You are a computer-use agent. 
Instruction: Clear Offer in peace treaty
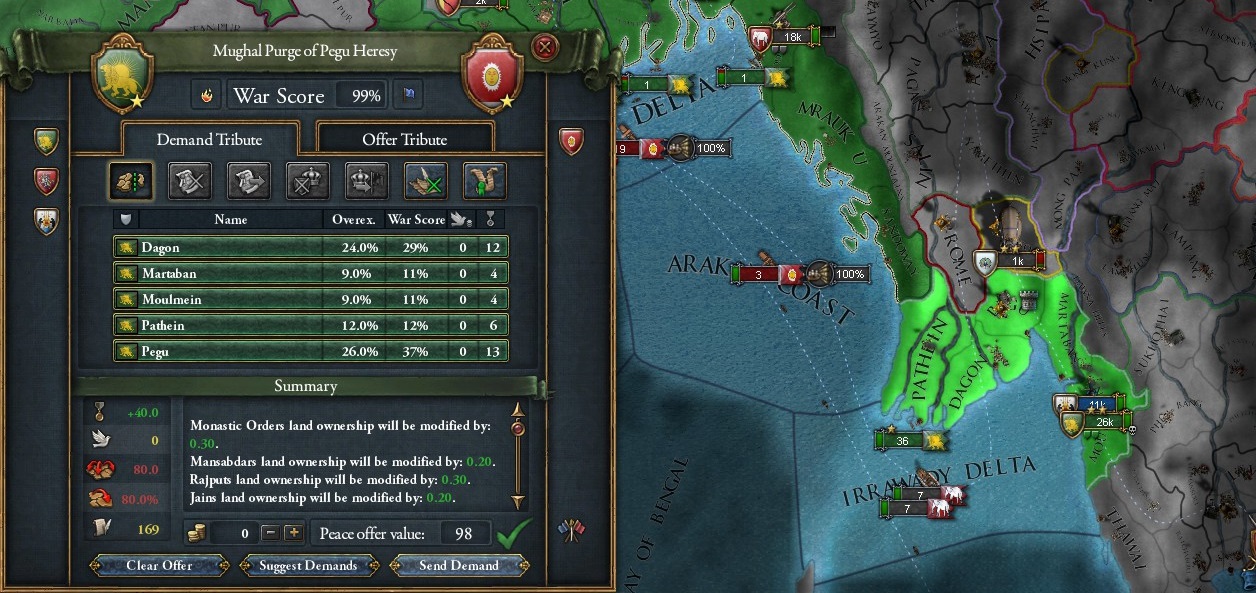click(159, 565)
